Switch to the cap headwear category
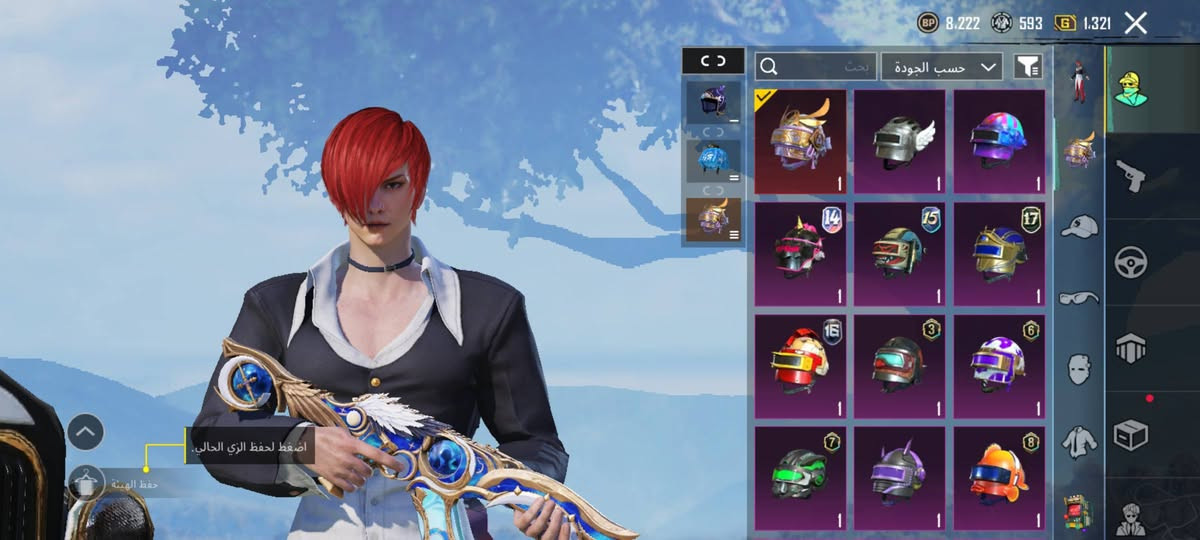Viewport: 1200px width, 540px height. 1079,227
